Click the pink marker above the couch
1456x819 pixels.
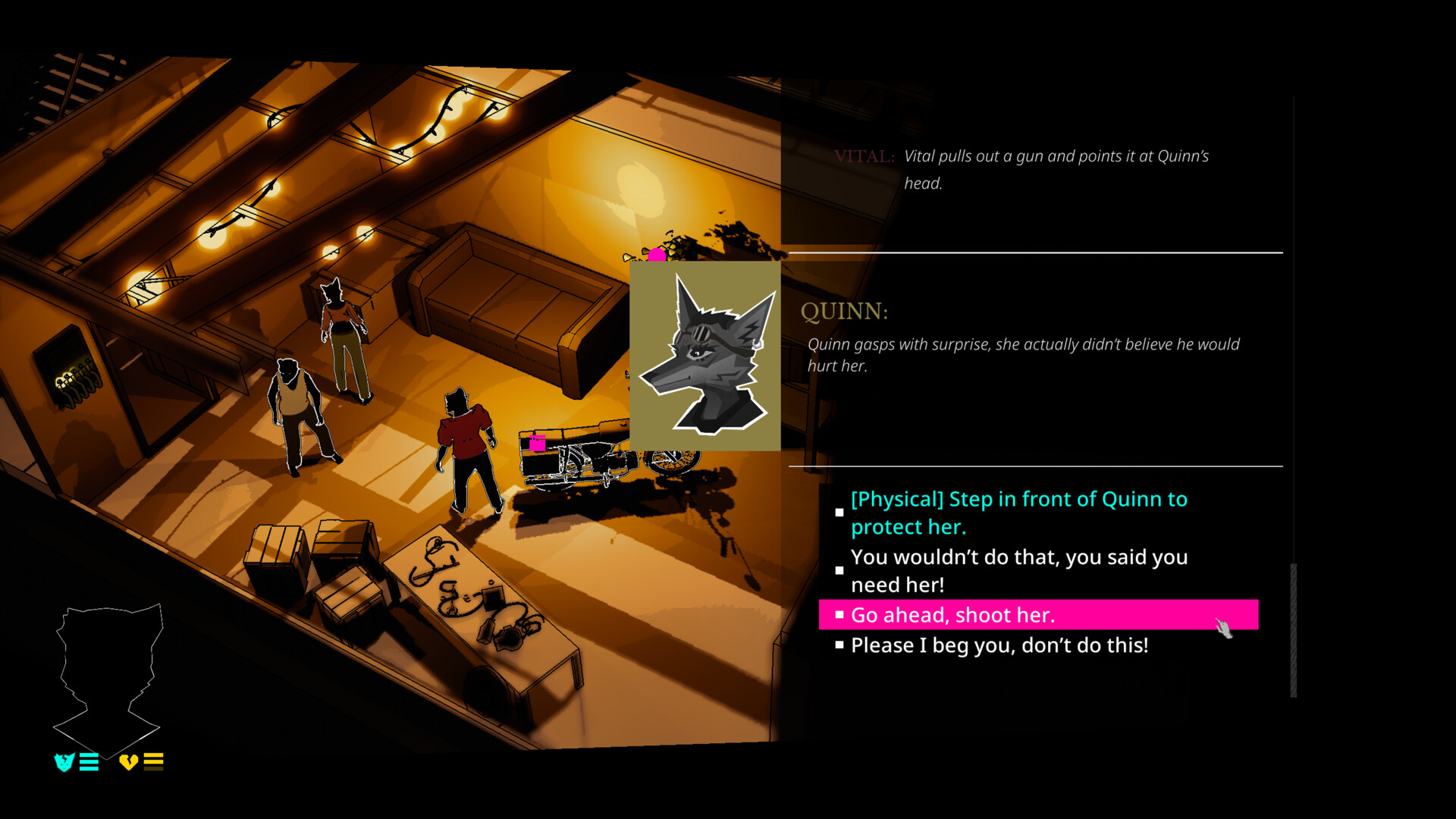click(657, 256)
